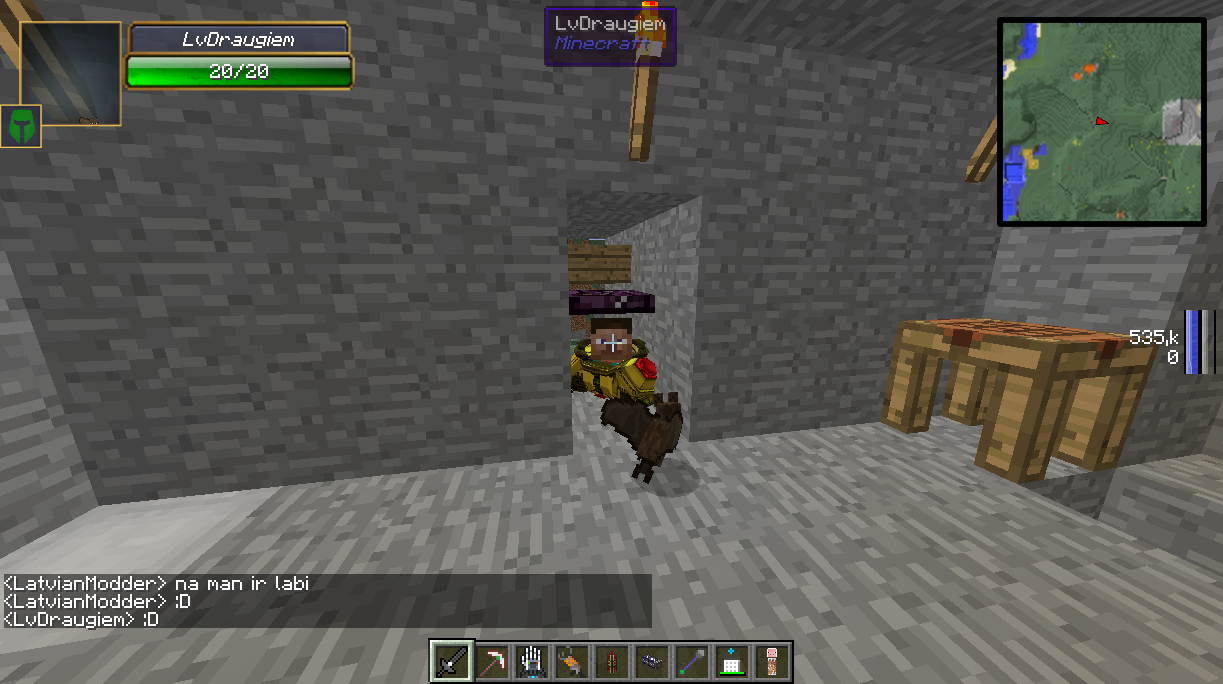
Task: Click the player portrait frame
Action: [71, 74]
